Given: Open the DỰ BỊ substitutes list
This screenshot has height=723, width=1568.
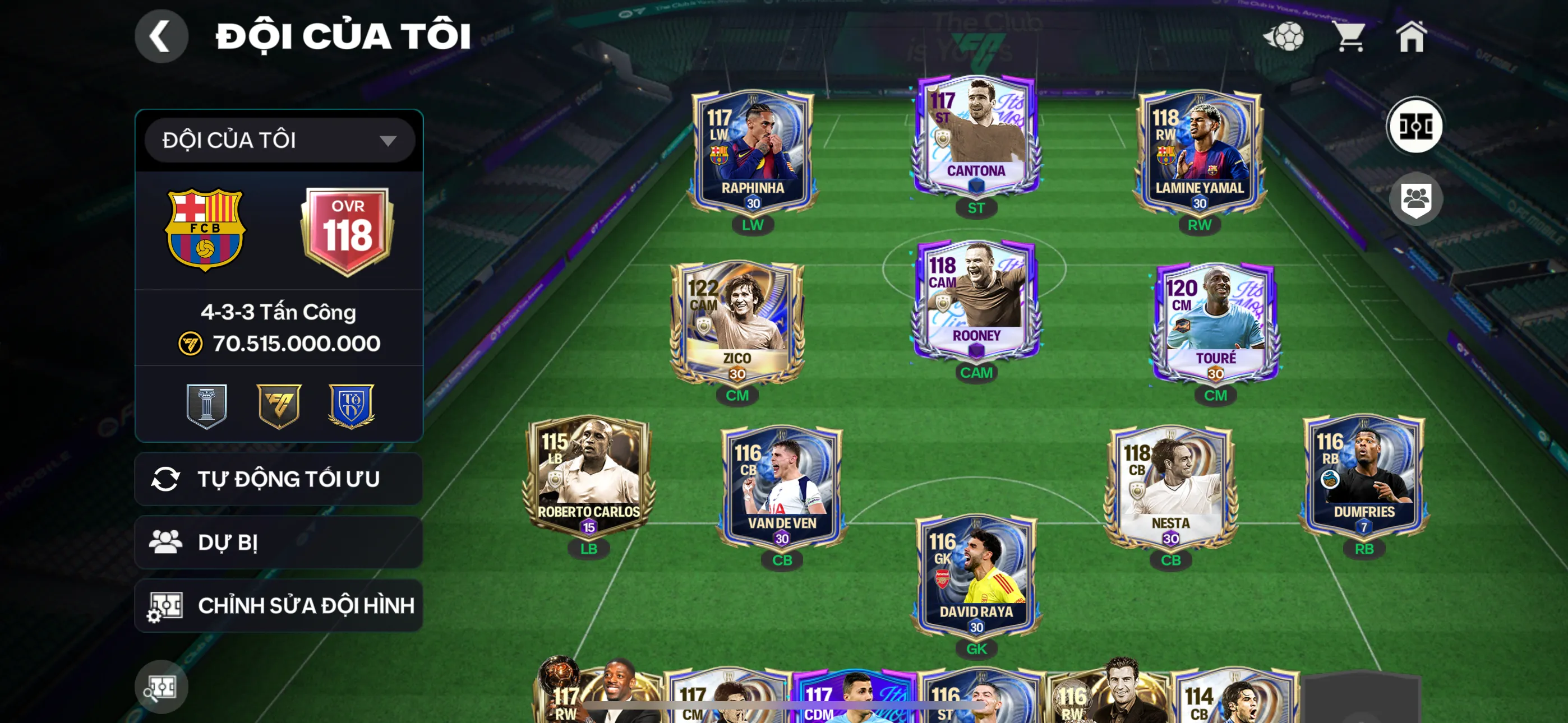Looking at the screenshot, I should pyautogui.click(x=279, y=543).
